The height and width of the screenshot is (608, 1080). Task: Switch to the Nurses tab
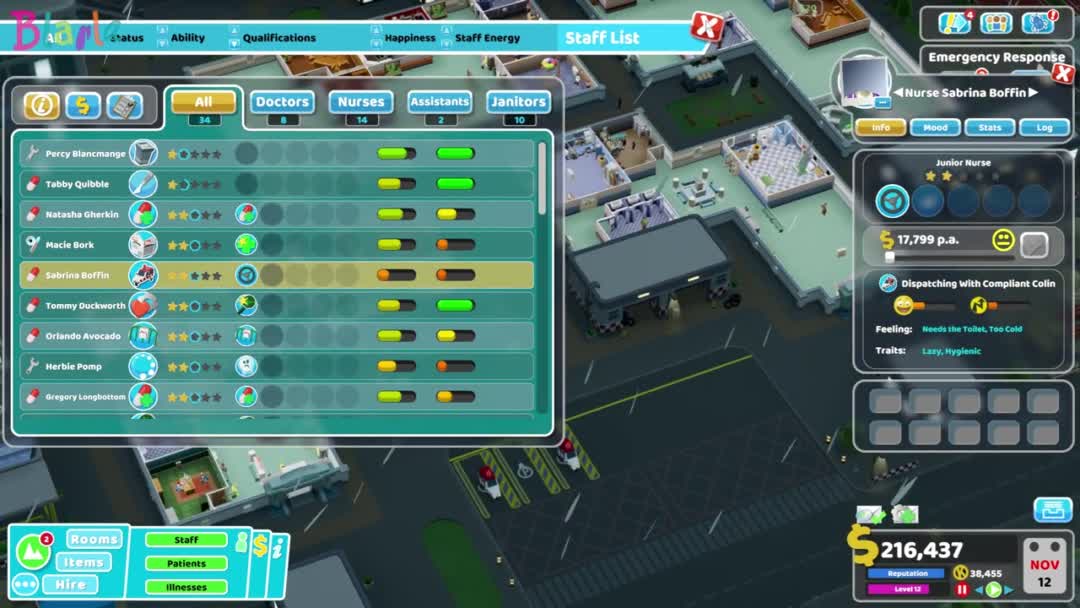(x=361, y=102)
